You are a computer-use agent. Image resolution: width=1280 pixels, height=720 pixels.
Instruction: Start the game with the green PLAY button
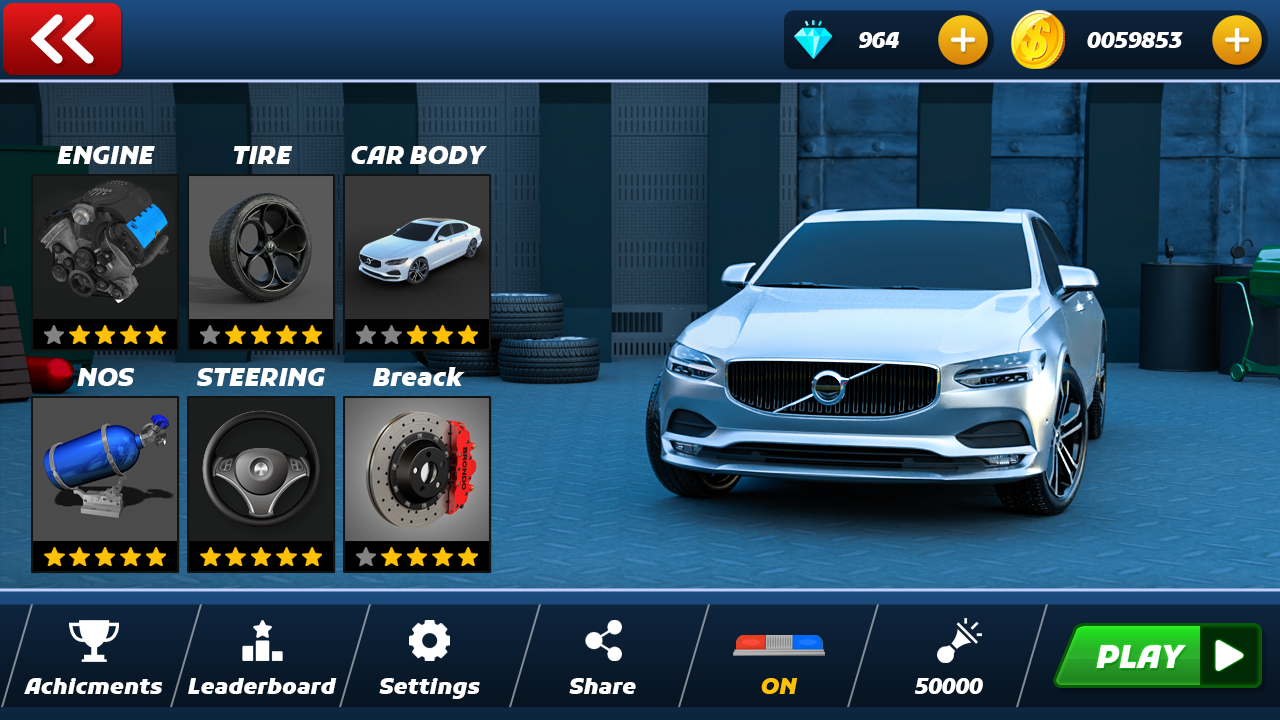pyautogui.click(x=1157, y=656)
